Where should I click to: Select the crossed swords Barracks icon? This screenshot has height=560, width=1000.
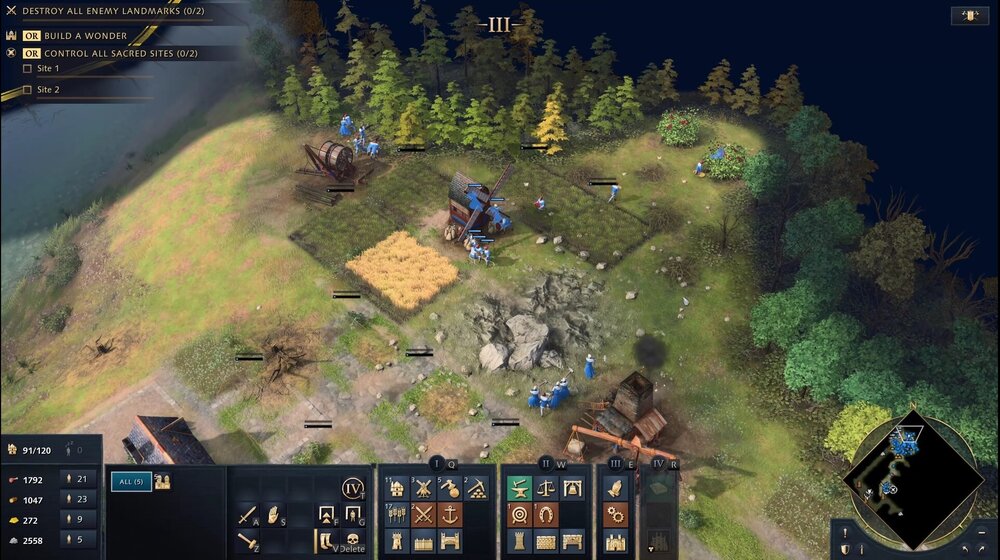click(x=423, y=515)
